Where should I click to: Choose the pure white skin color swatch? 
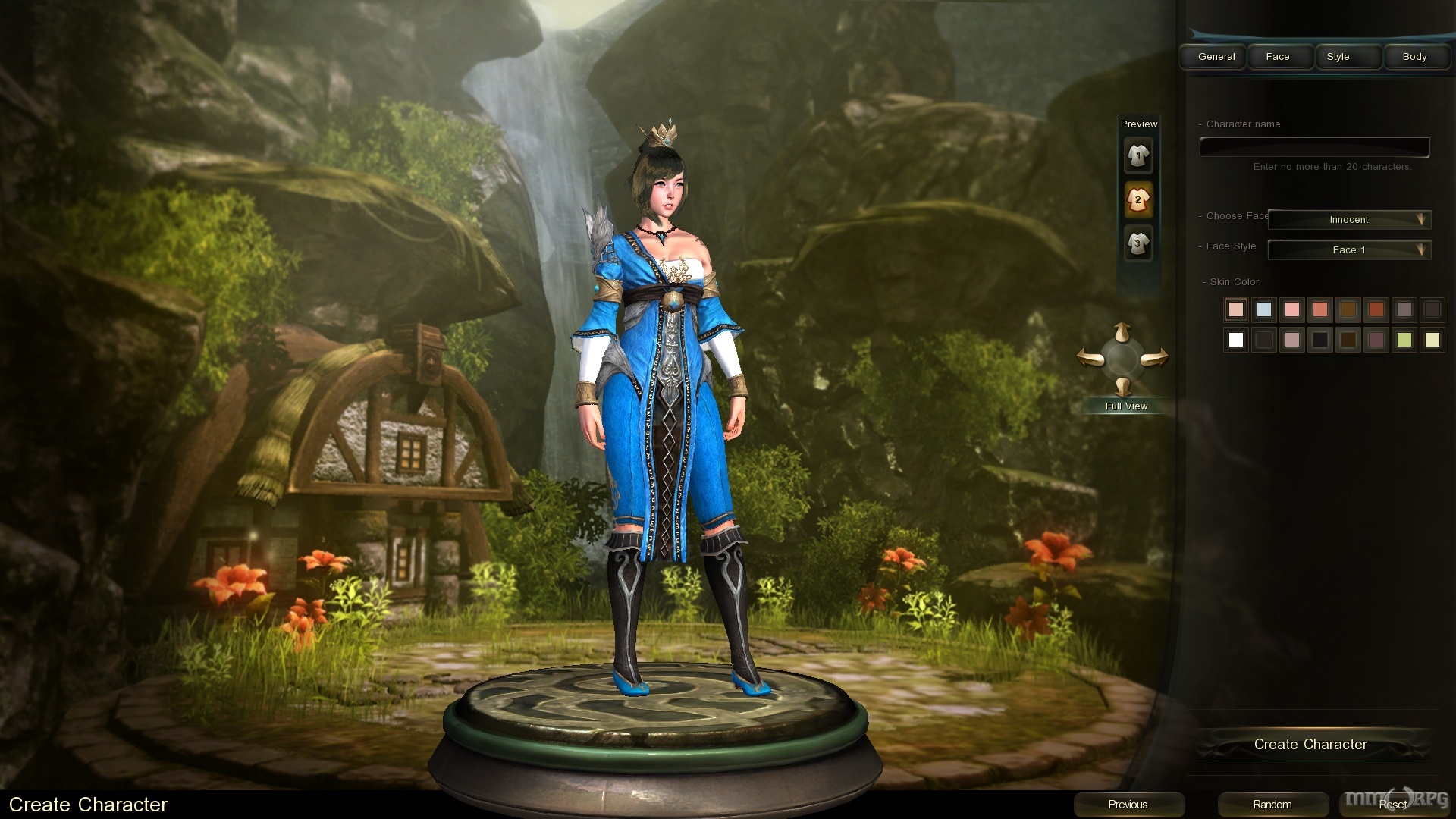1236,340
